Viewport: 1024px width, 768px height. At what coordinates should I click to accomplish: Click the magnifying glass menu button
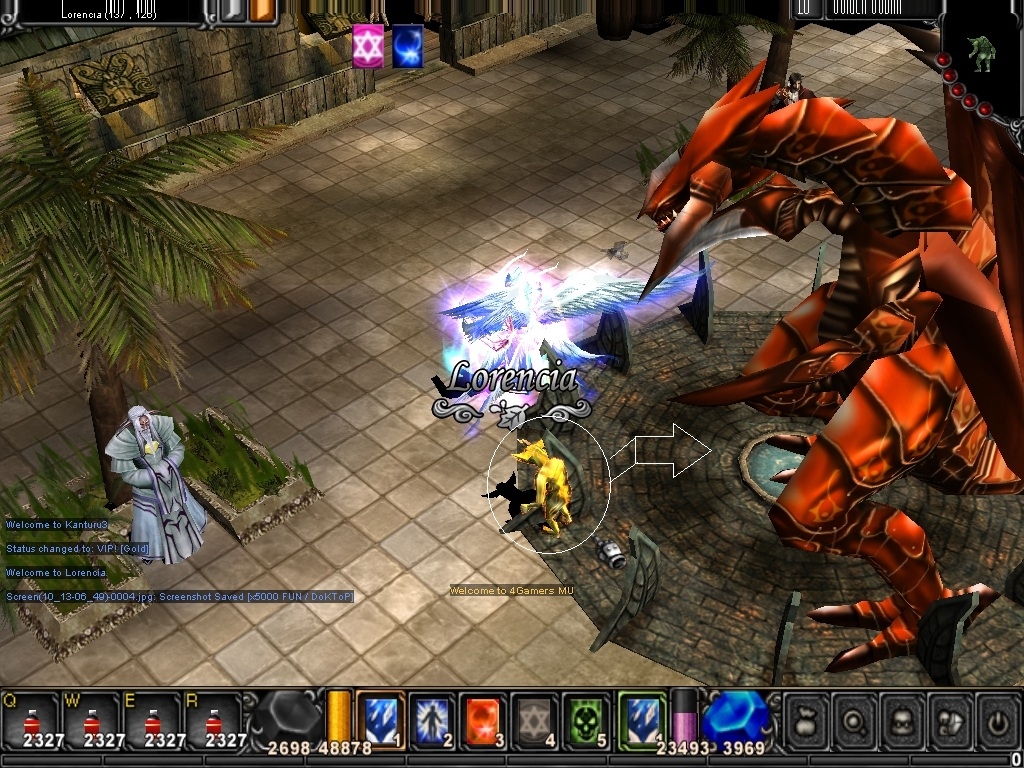(853, 720)
